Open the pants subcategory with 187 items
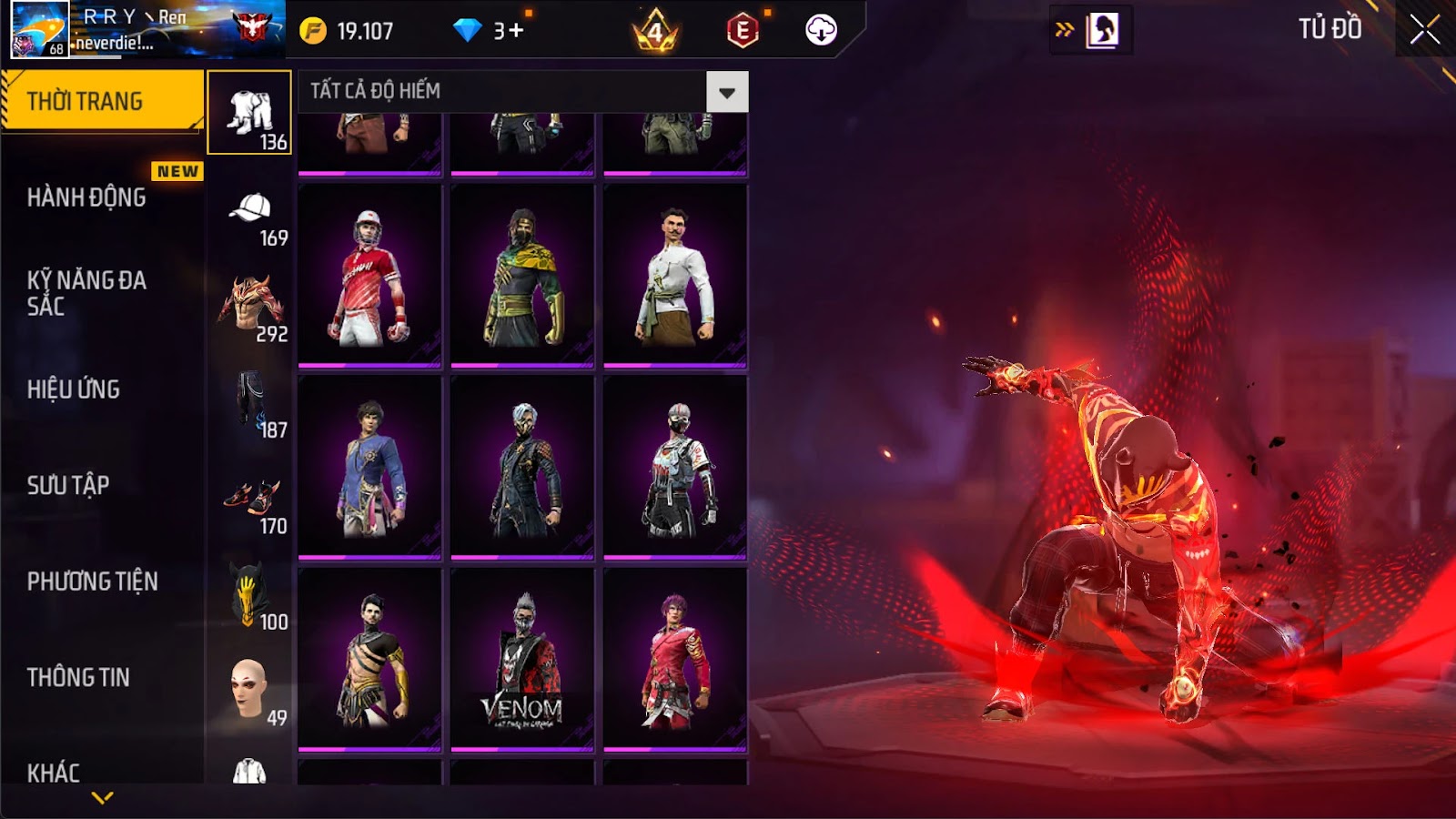 [x=250, y=403]
